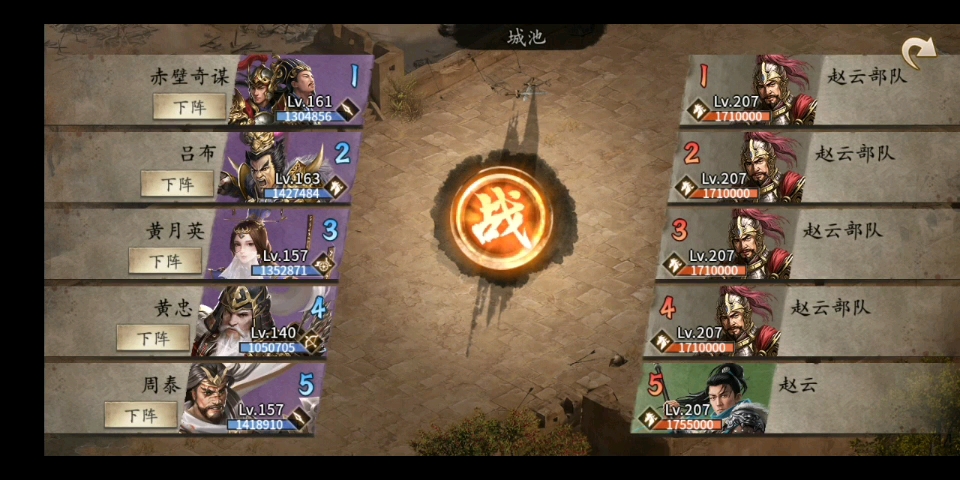Click 下阵 beside 黄月英

click(x=165, y=260)
